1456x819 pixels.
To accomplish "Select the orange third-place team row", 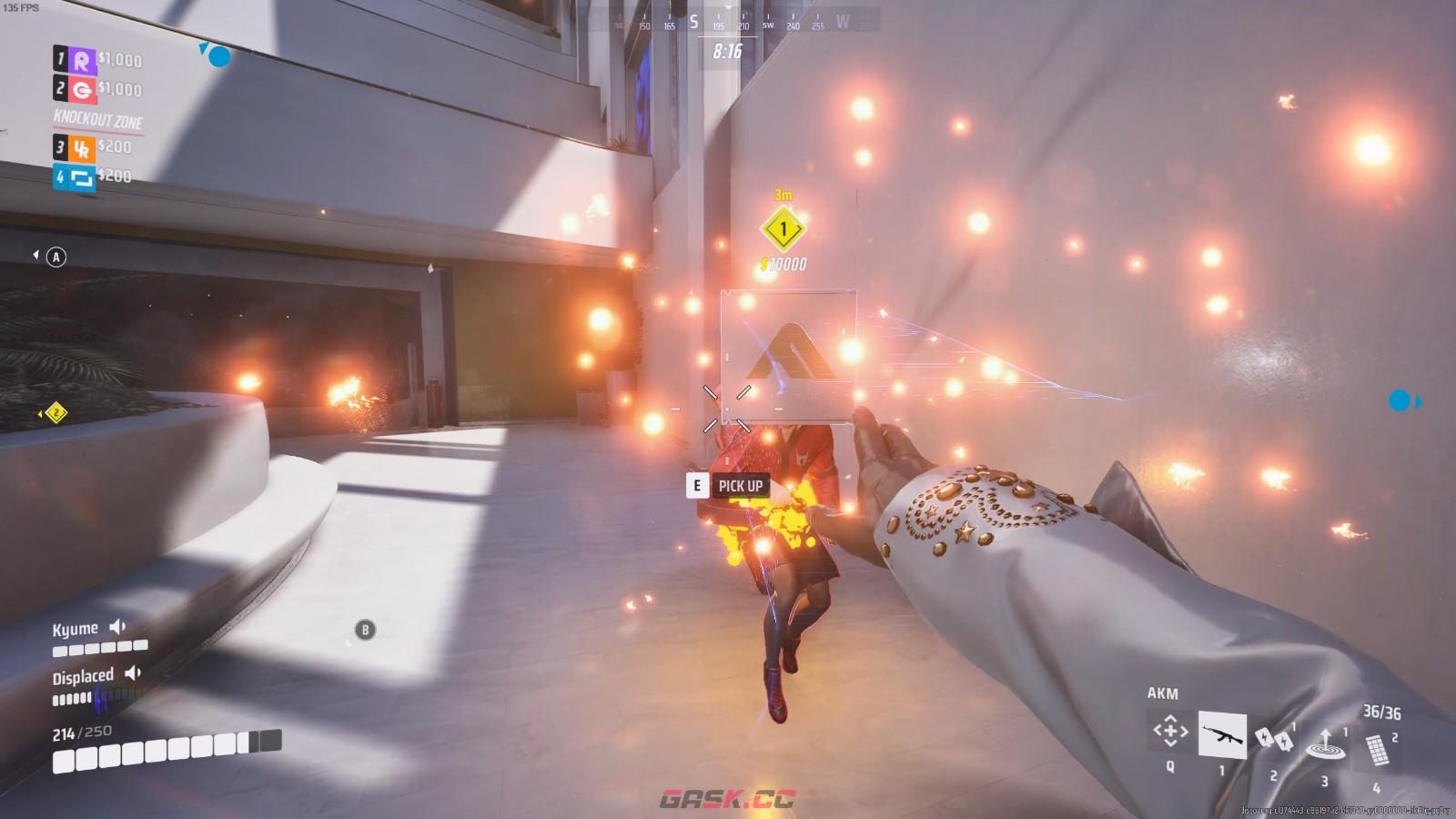I will (x=93, y=147).
